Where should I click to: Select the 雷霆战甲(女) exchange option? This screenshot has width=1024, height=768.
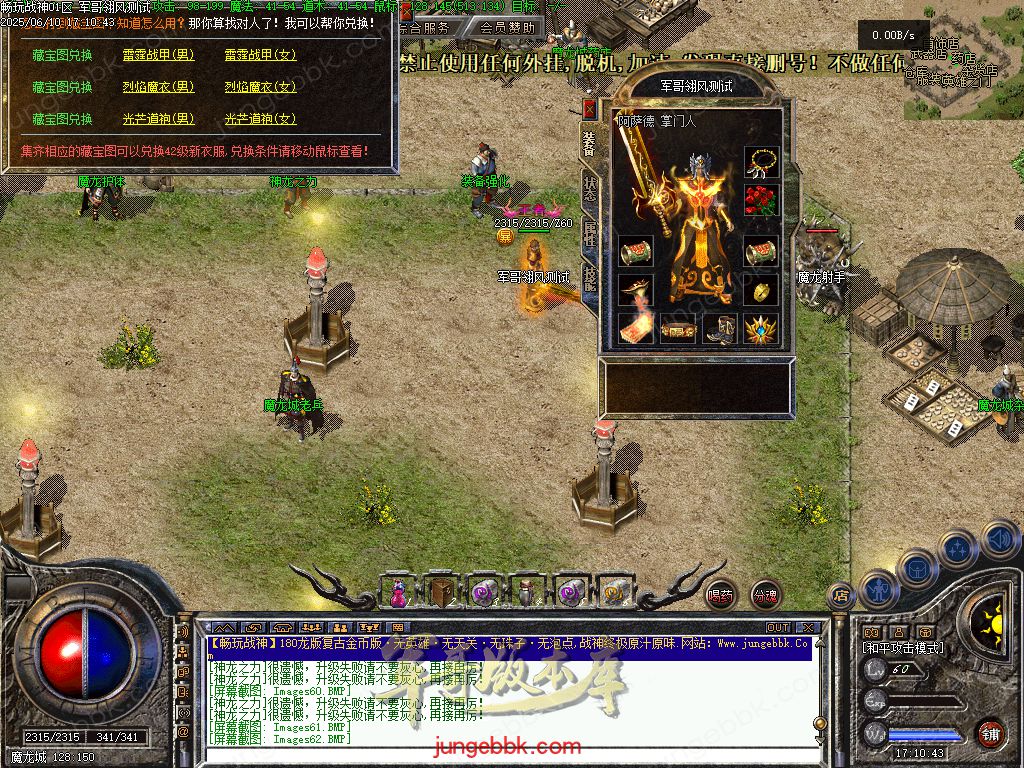point(260,55)
